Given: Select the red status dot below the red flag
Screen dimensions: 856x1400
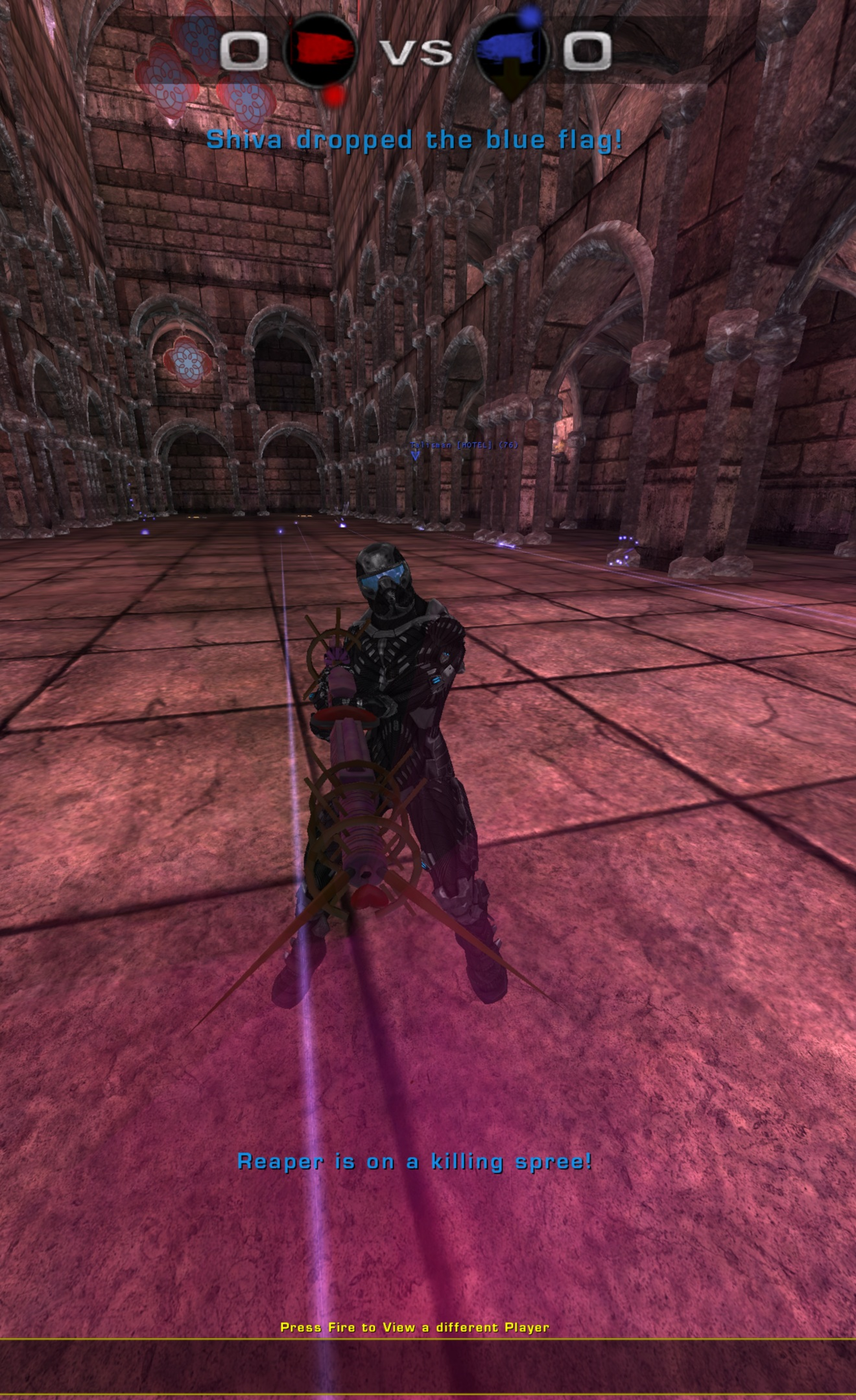Looking at the screenshot, I should (331, 95).
